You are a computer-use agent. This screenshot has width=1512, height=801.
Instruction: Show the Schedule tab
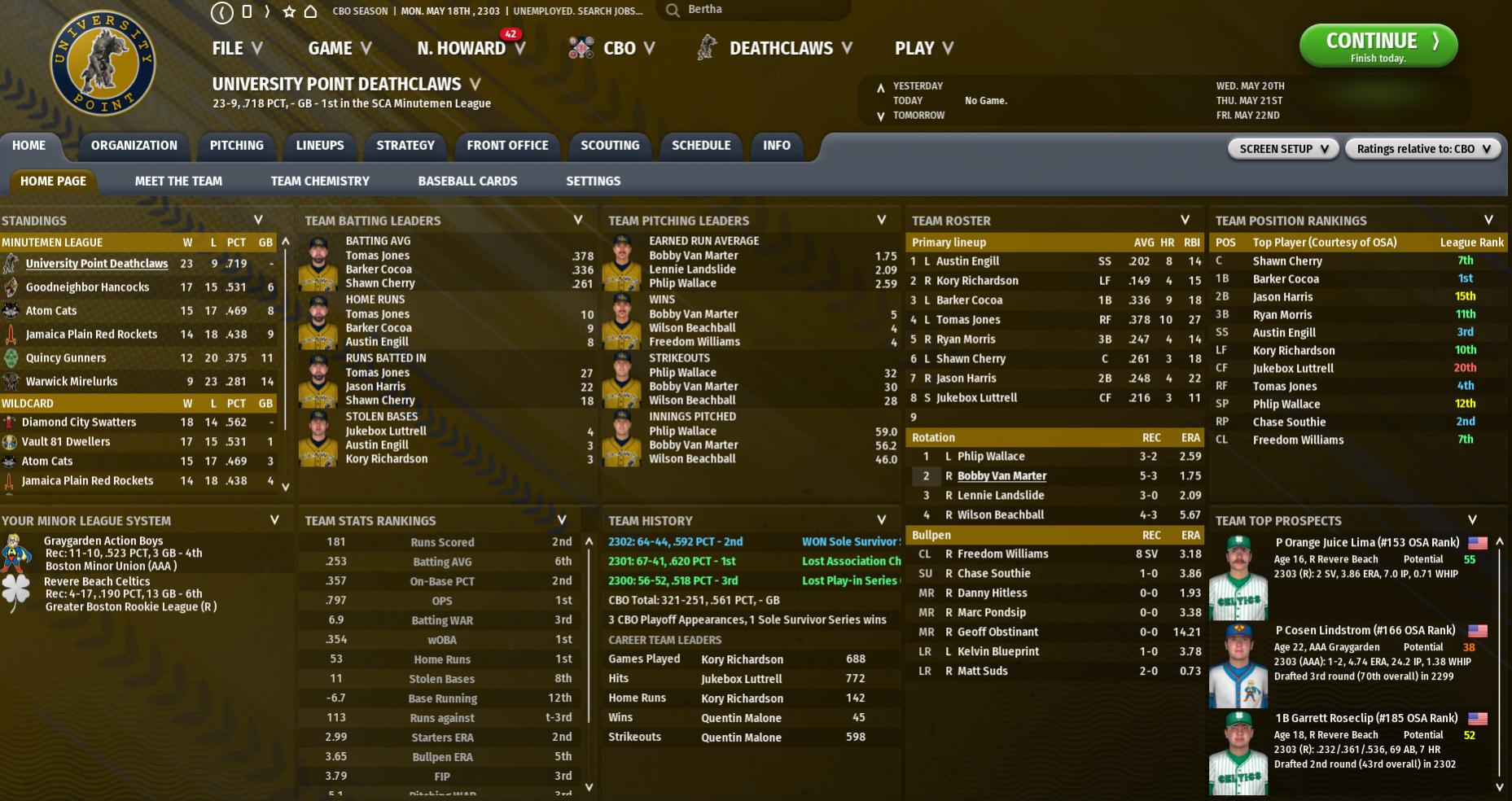tap(700, 146)
